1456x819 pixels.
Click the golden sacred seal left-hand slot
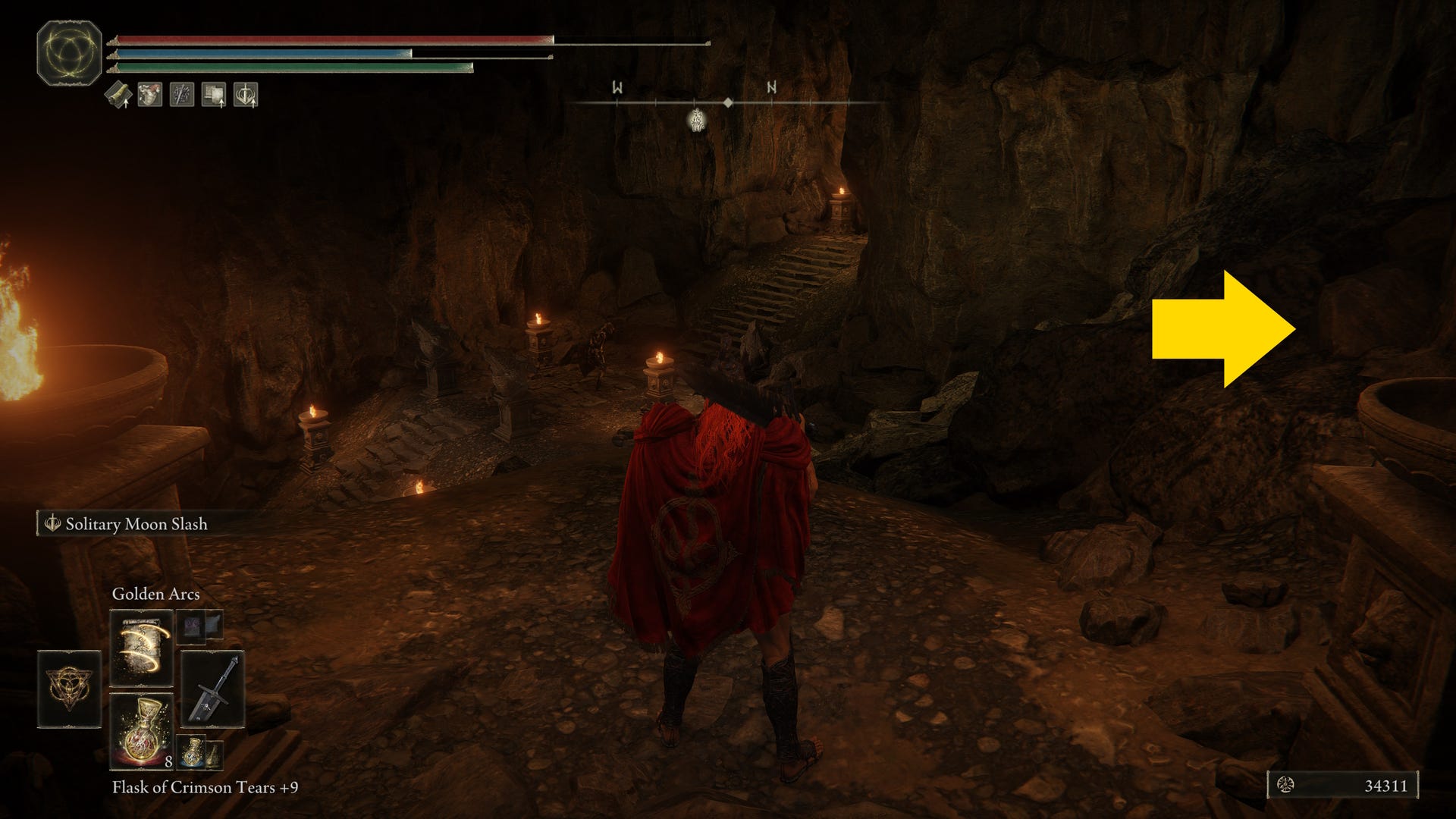coord(70,688)
